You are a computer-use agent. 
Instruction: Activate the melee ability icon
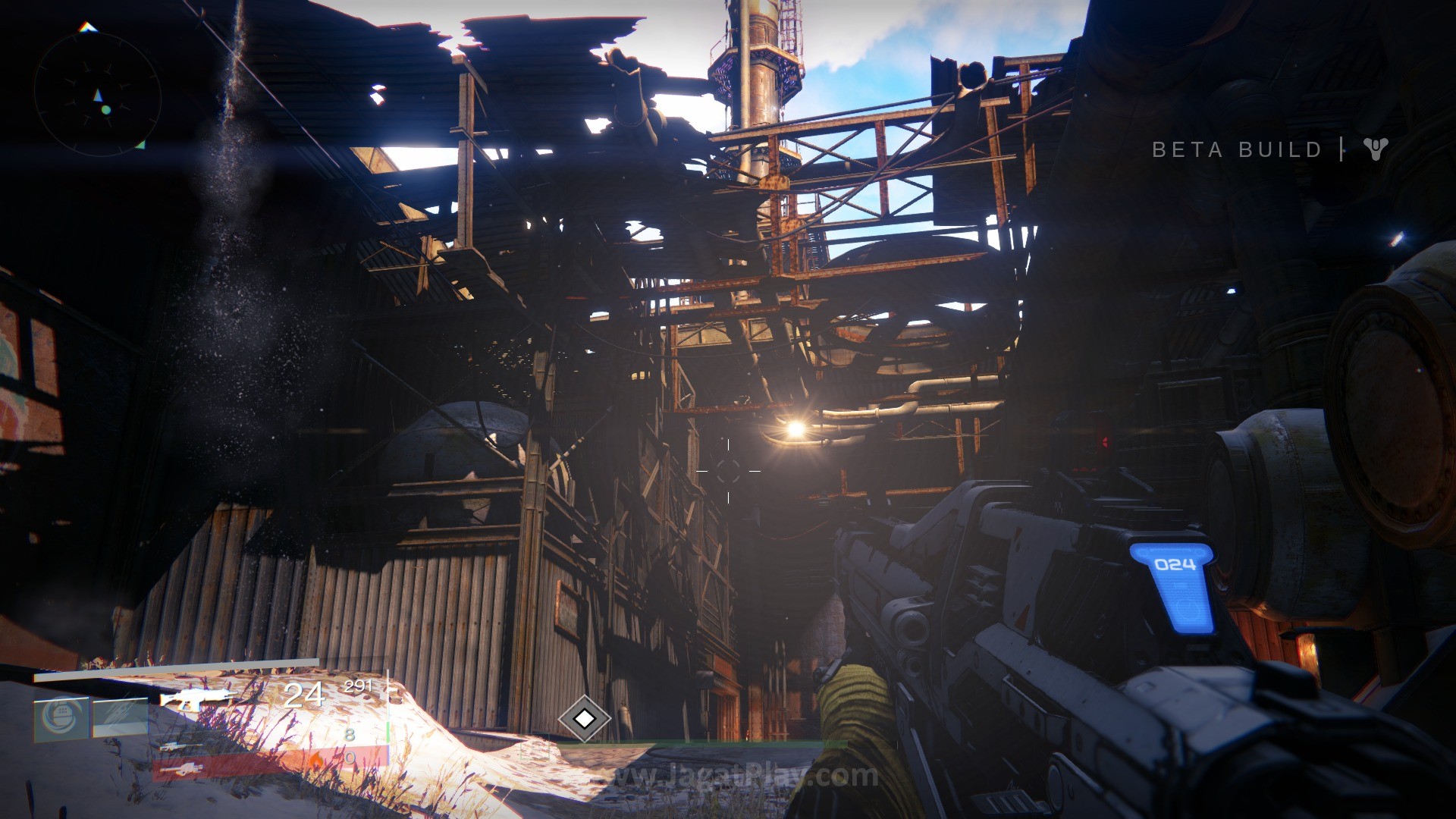pyautogui.click(x=121, y=717)
